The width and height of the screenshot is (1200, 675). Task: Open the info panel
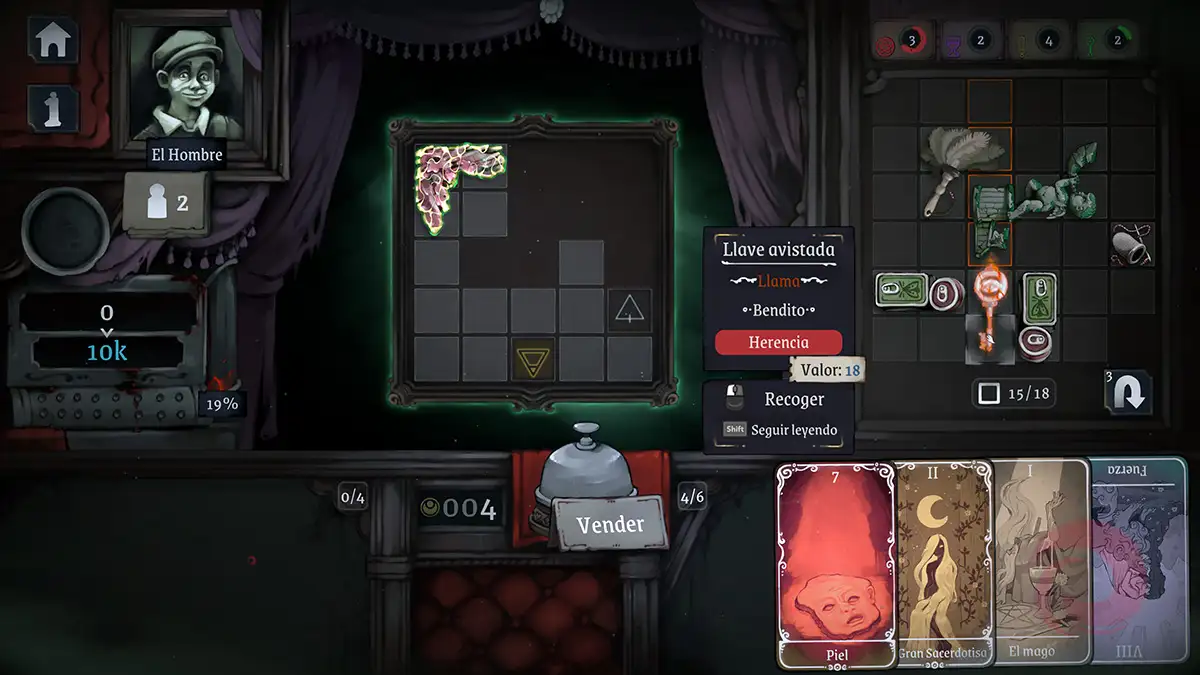pyautogui.click(x=53, y=107)
